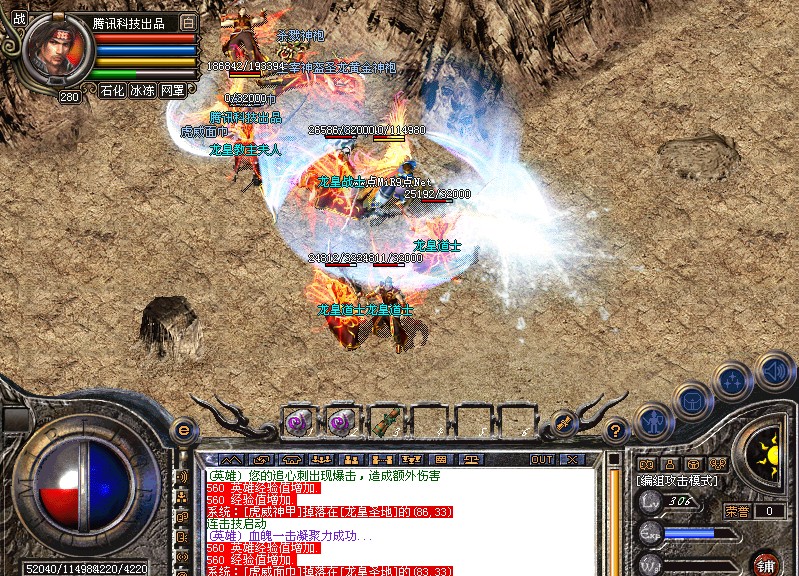799x576 pixels.
Task: Open the round e button on the hotbar
Action: pyautogui.click(x=183, y=430)
